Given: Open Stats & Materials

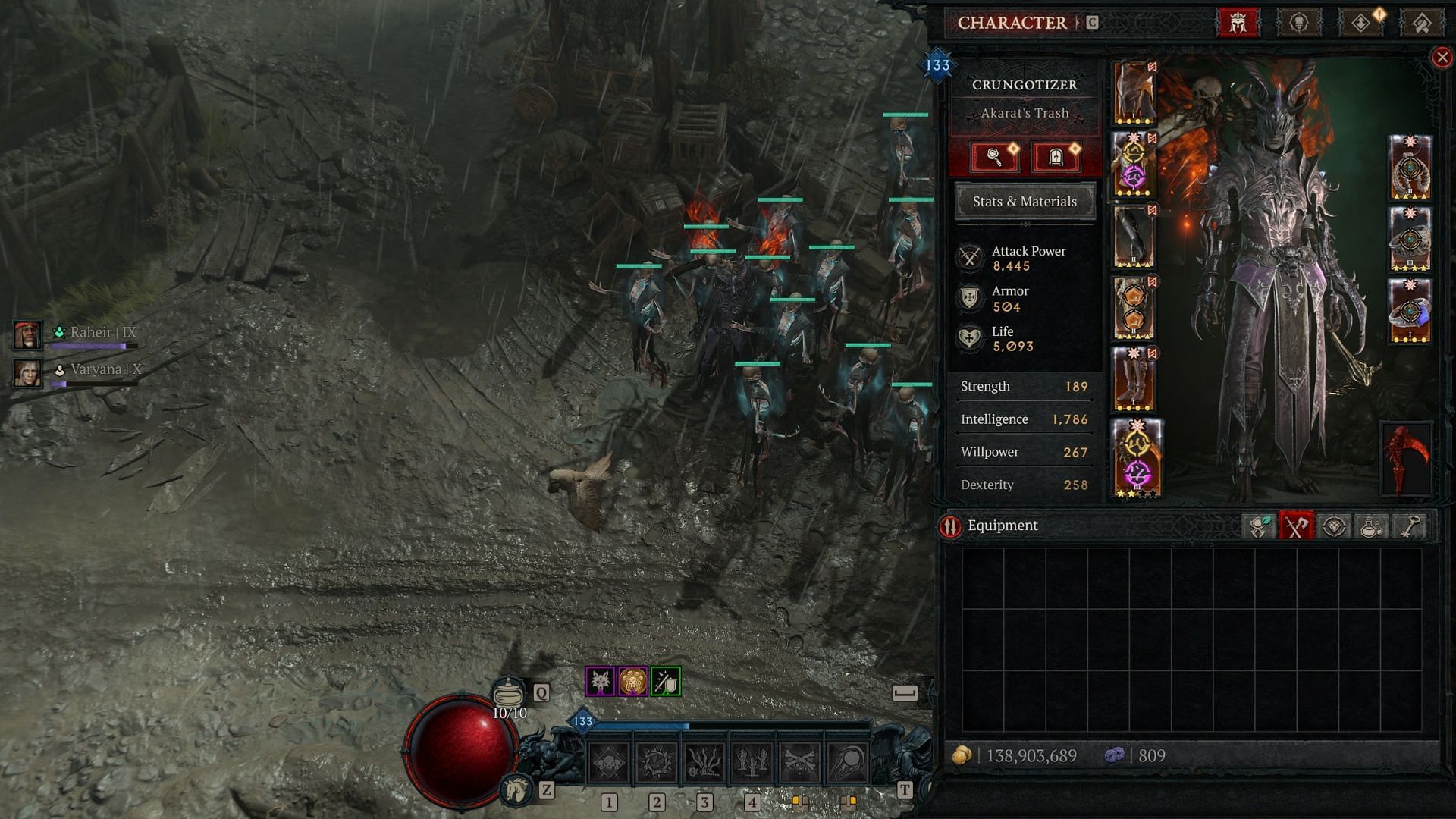Looking at the screenshot, I should (1025, 202).
